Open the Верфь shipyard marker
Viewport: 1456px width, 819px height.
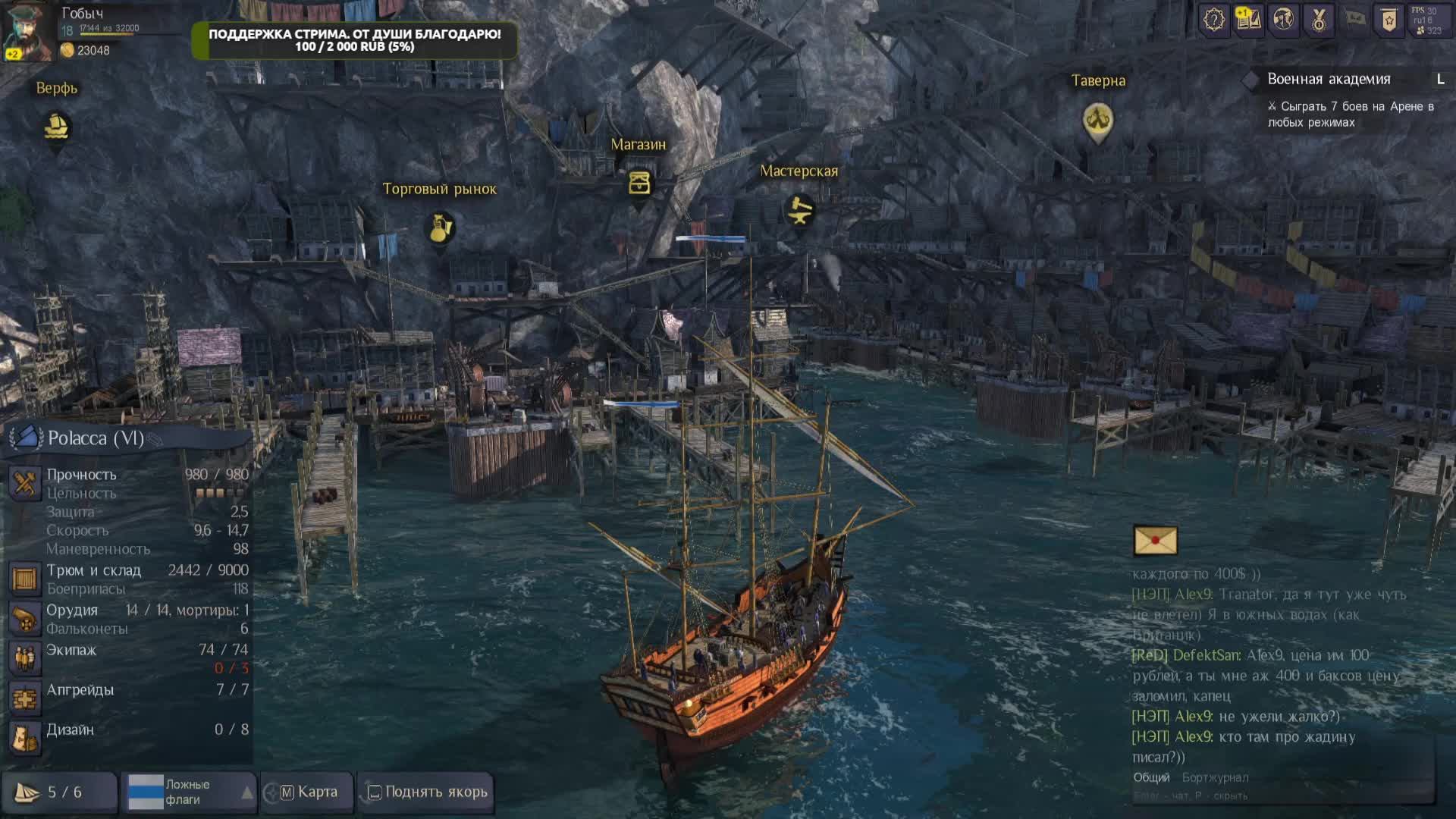[57, 127]
